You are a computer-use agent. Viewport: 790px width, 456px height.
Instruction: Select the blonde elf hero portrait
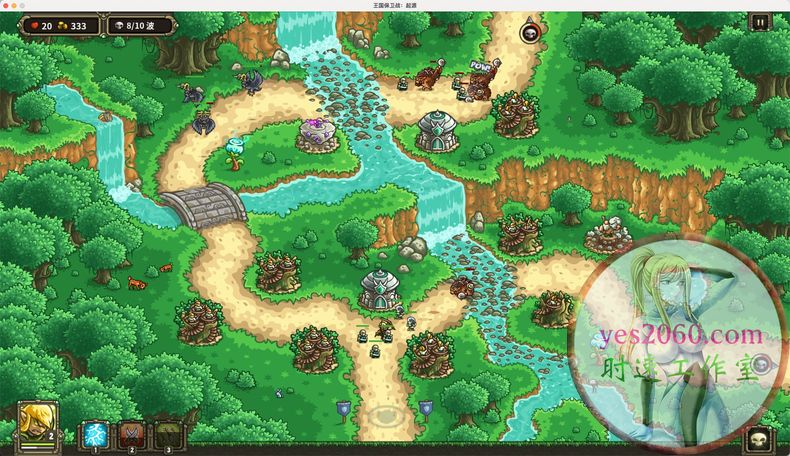click(37, 425)
